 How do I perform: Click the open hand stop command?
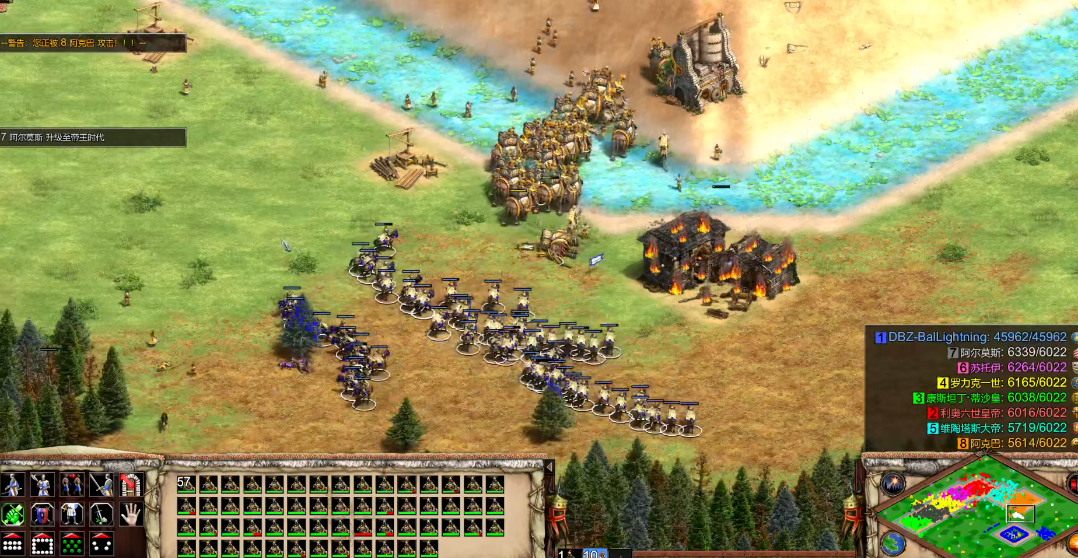(131, 515)
